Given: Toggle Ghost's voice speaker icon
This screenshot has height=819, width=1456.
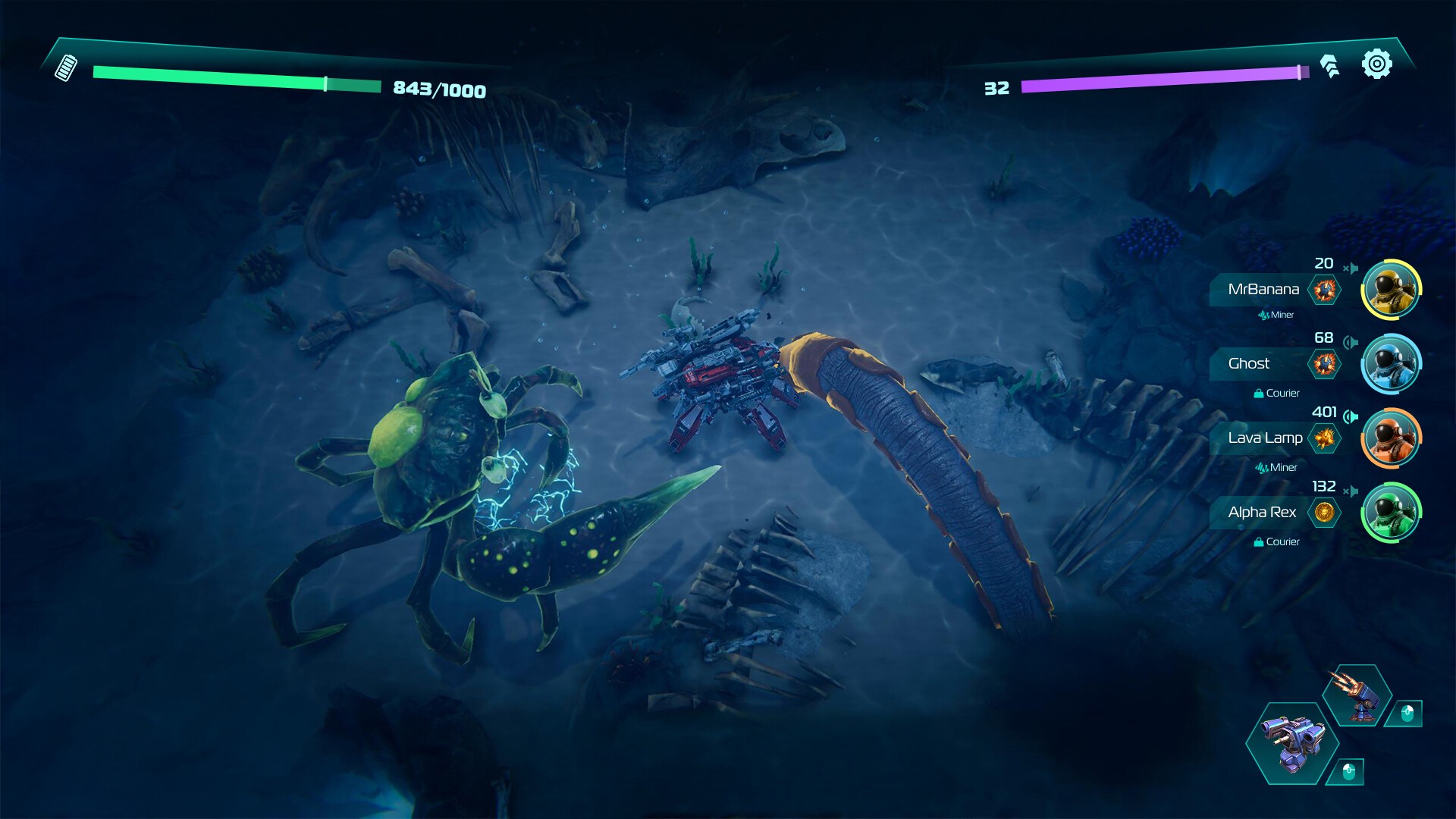Looking at the screenshot, I should [x=1351, y=342].
